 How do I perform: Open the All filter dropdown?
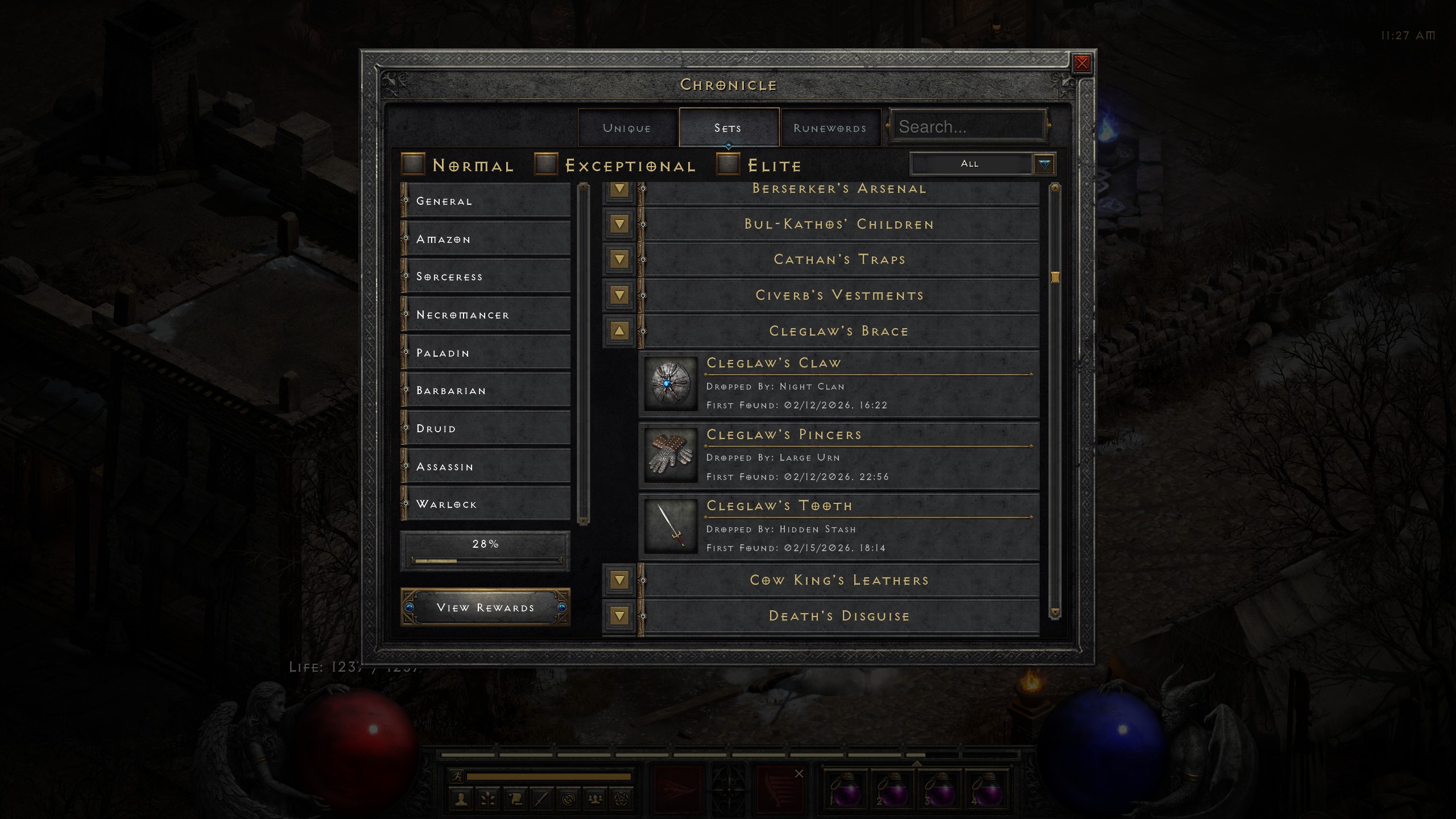[1044, 164]
